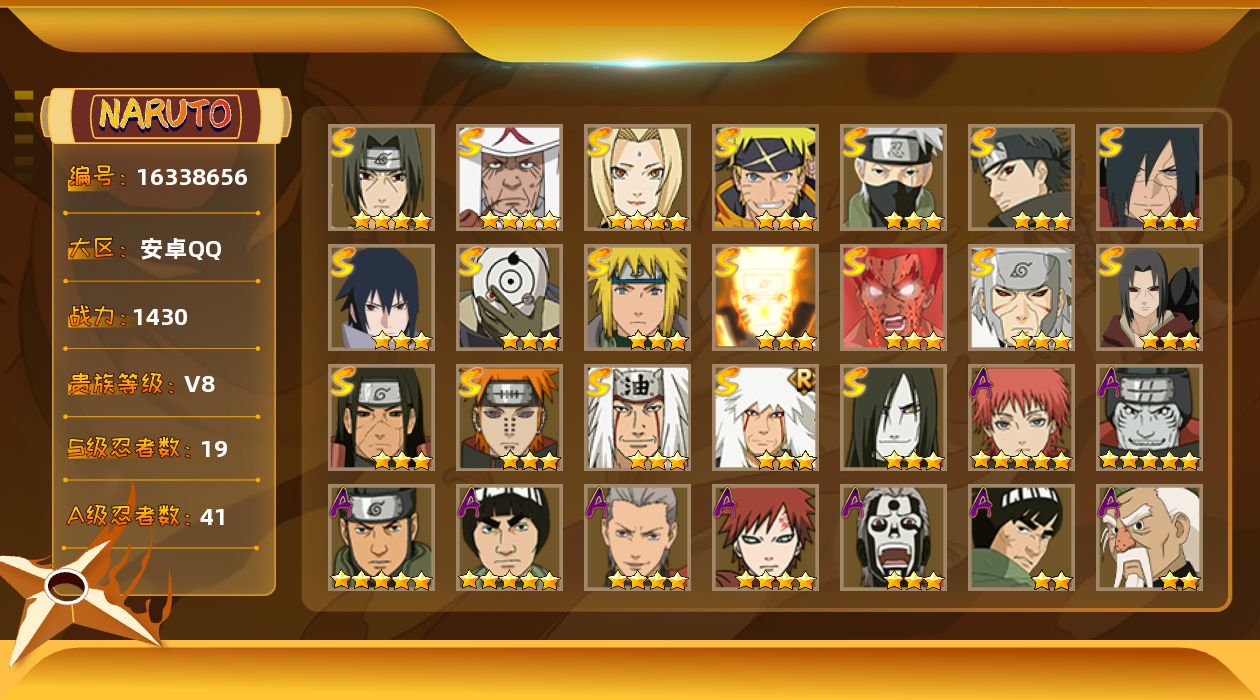Screen dimensions: 1260x700
Task: Select the Tsunade ninja portrait
Action: pyautogui.click(x=637, y=178)
